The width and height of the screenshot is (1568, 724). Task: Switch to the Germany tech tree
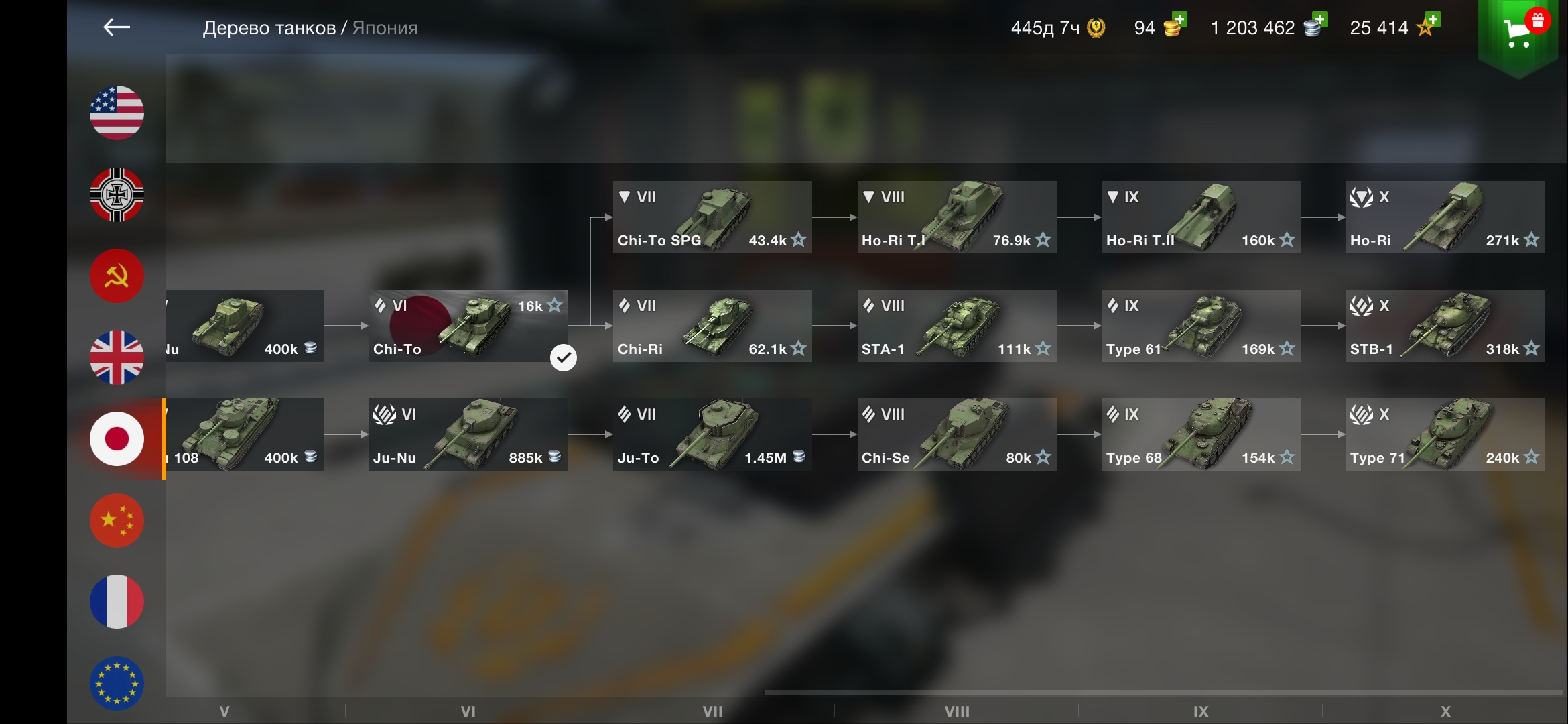117,194
